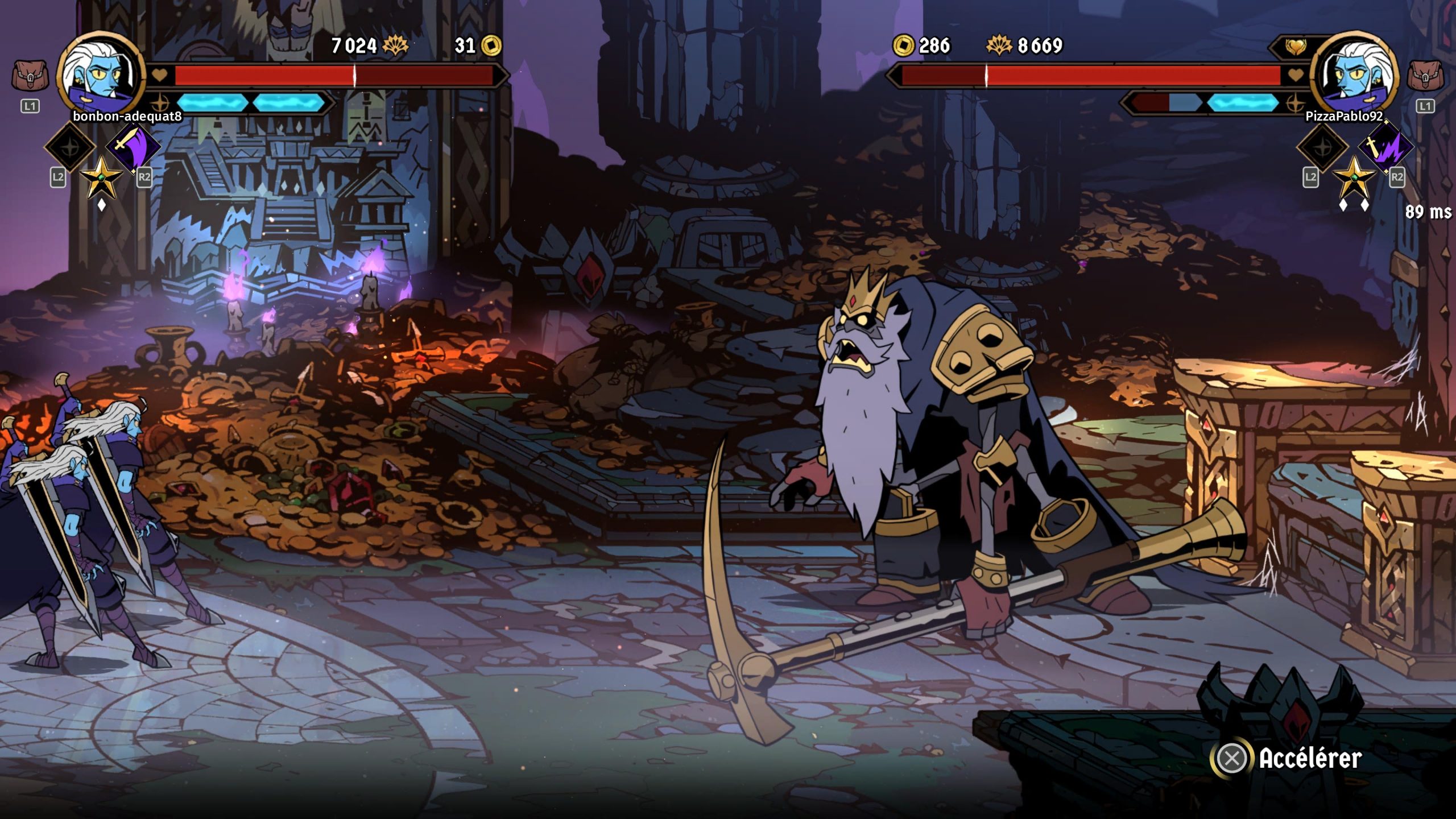The height and width of the screenshot is (819, 1456).
Task: Open bonbon-adequat8's backpack icon
Action: 30,76
